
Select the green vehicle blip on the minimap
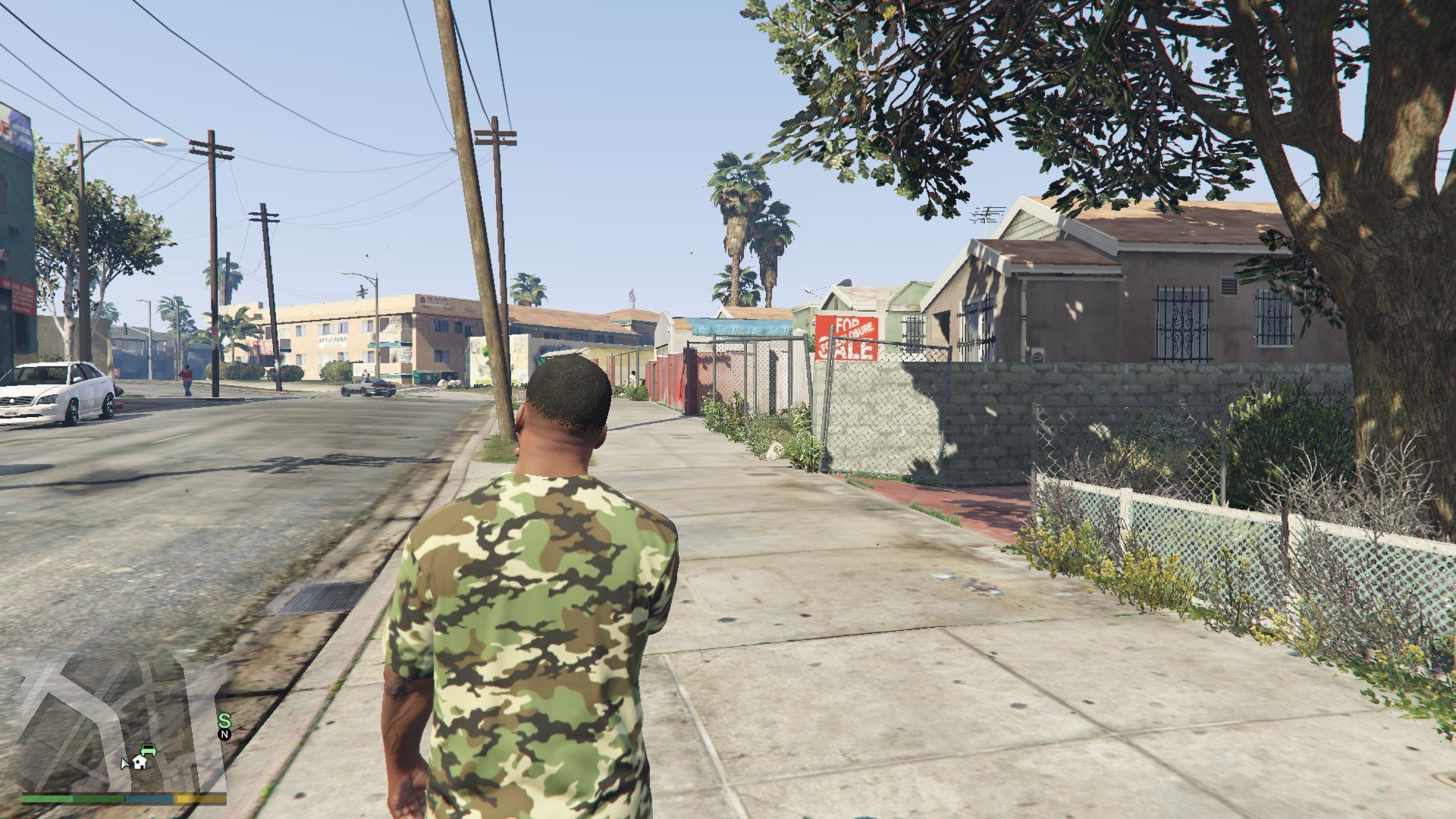coord(149,751)
